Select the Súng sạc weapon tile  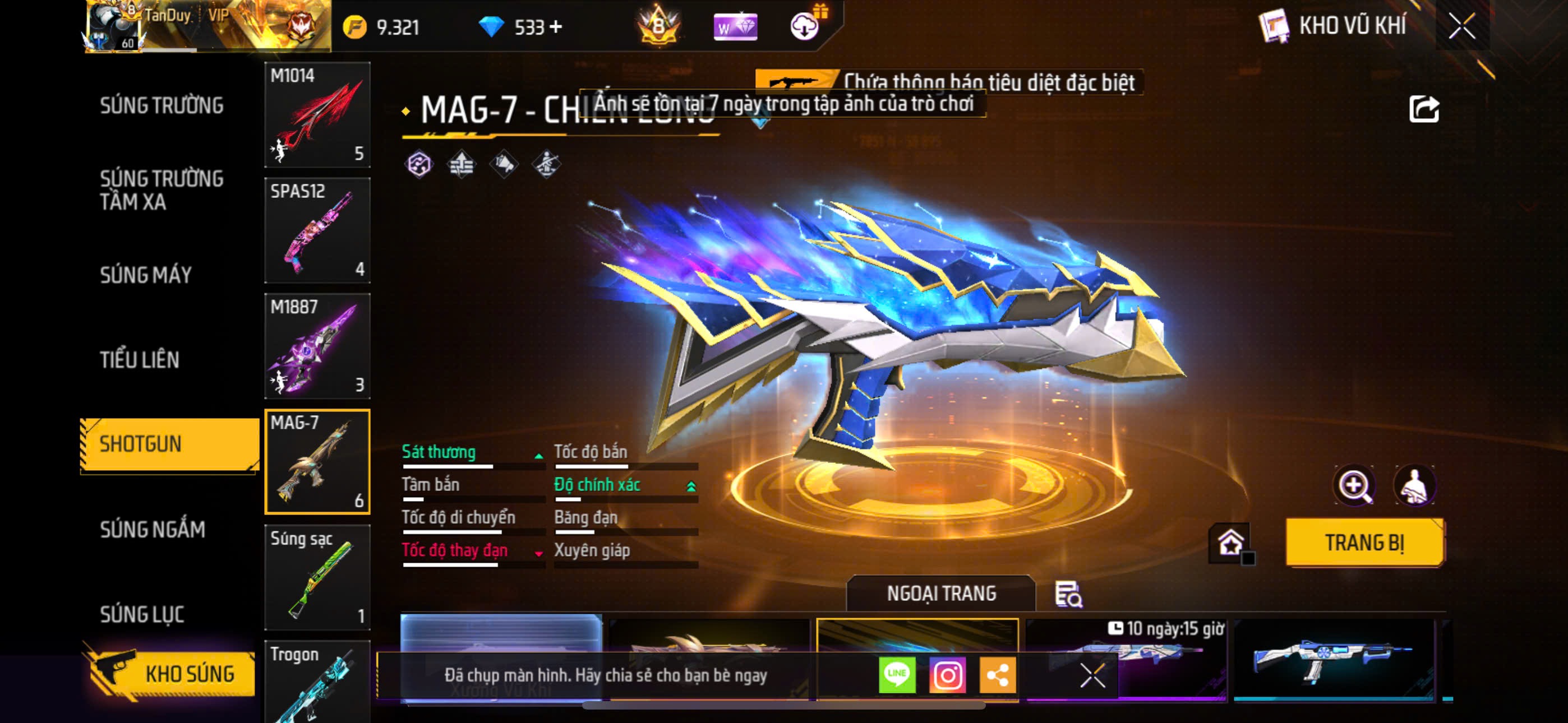(x=317, y=577)
